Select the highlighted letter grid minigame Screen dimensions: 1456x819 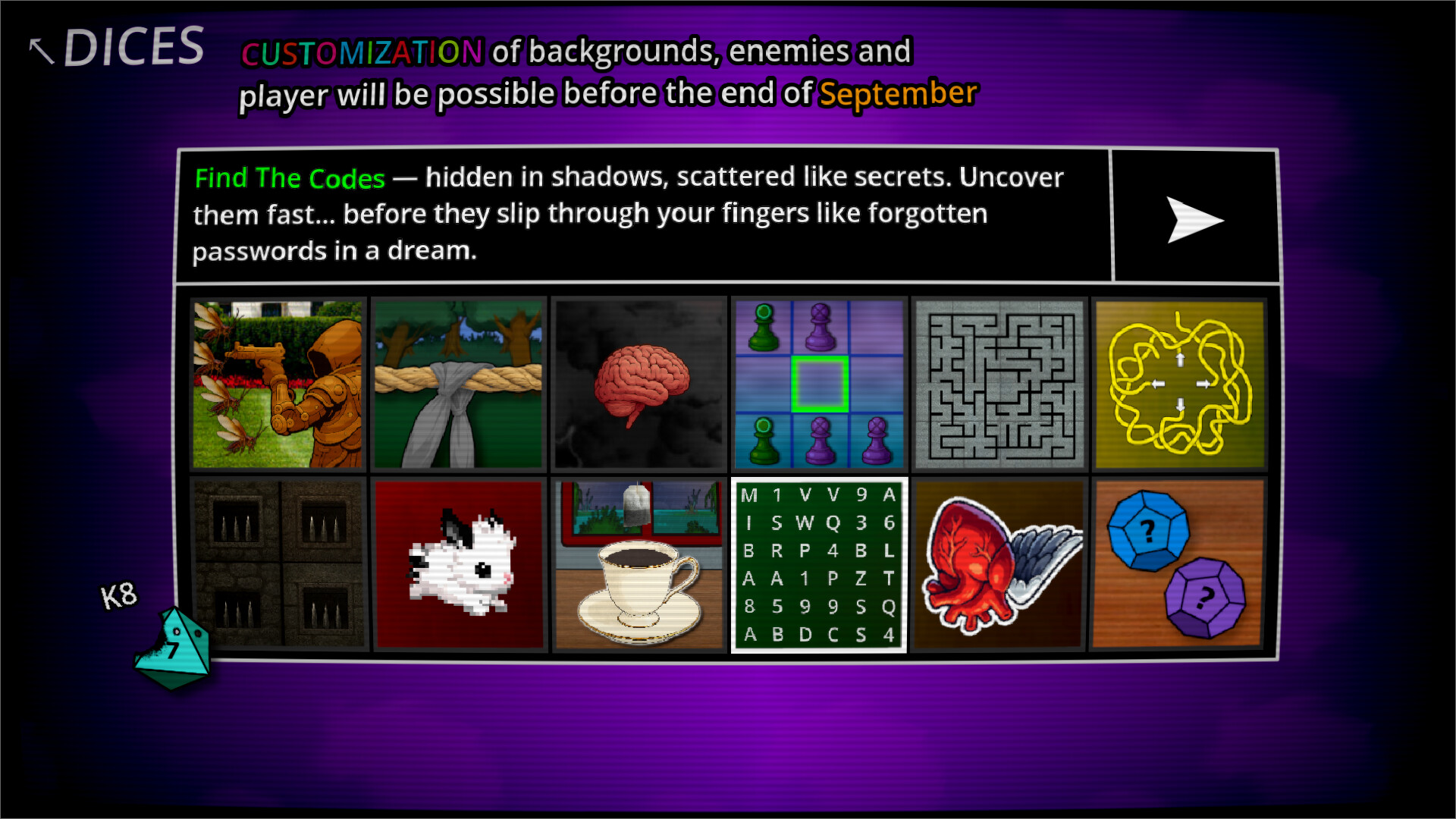(819, 563)
